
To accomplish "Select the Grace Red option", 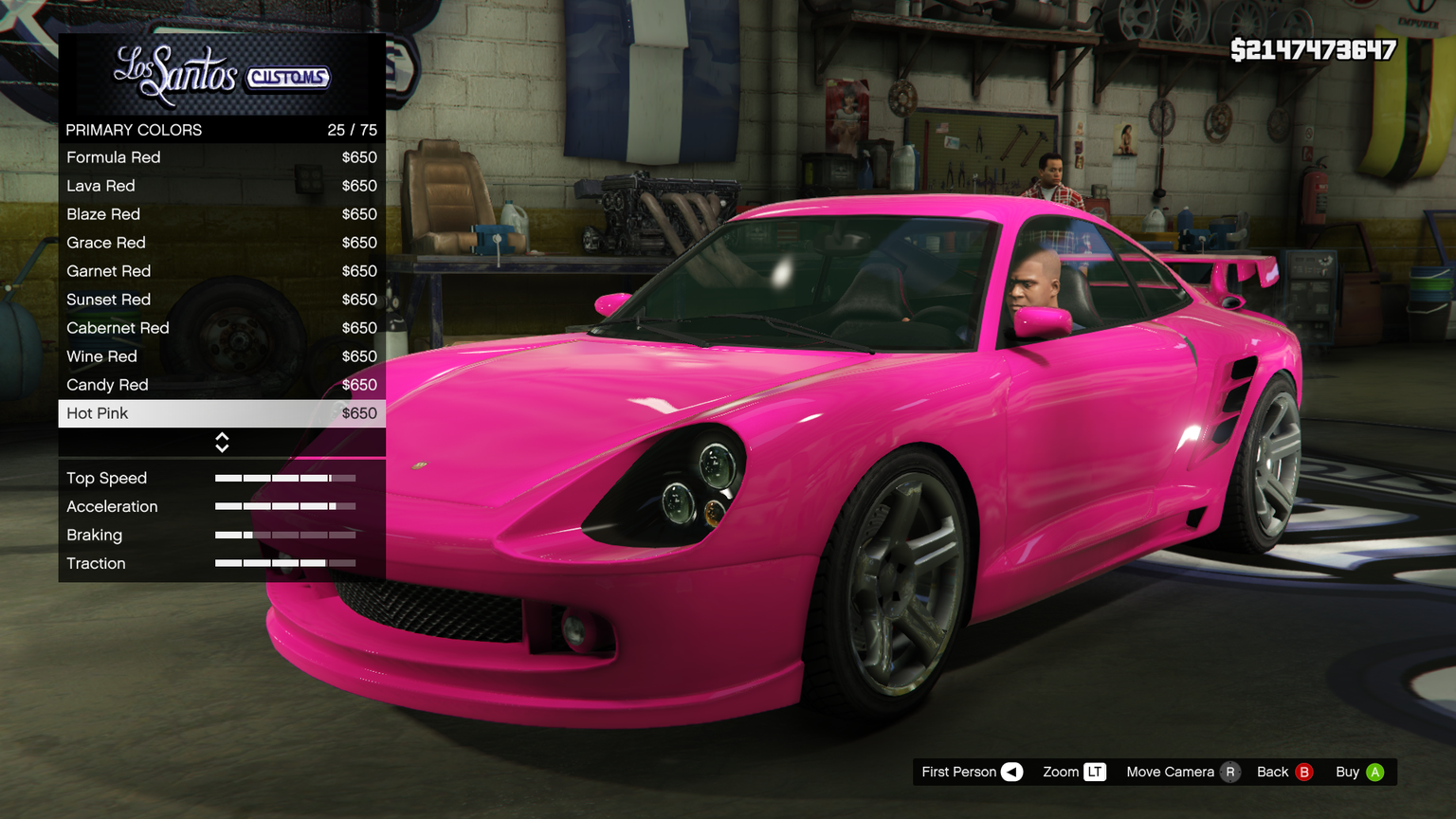I will 221,243.
